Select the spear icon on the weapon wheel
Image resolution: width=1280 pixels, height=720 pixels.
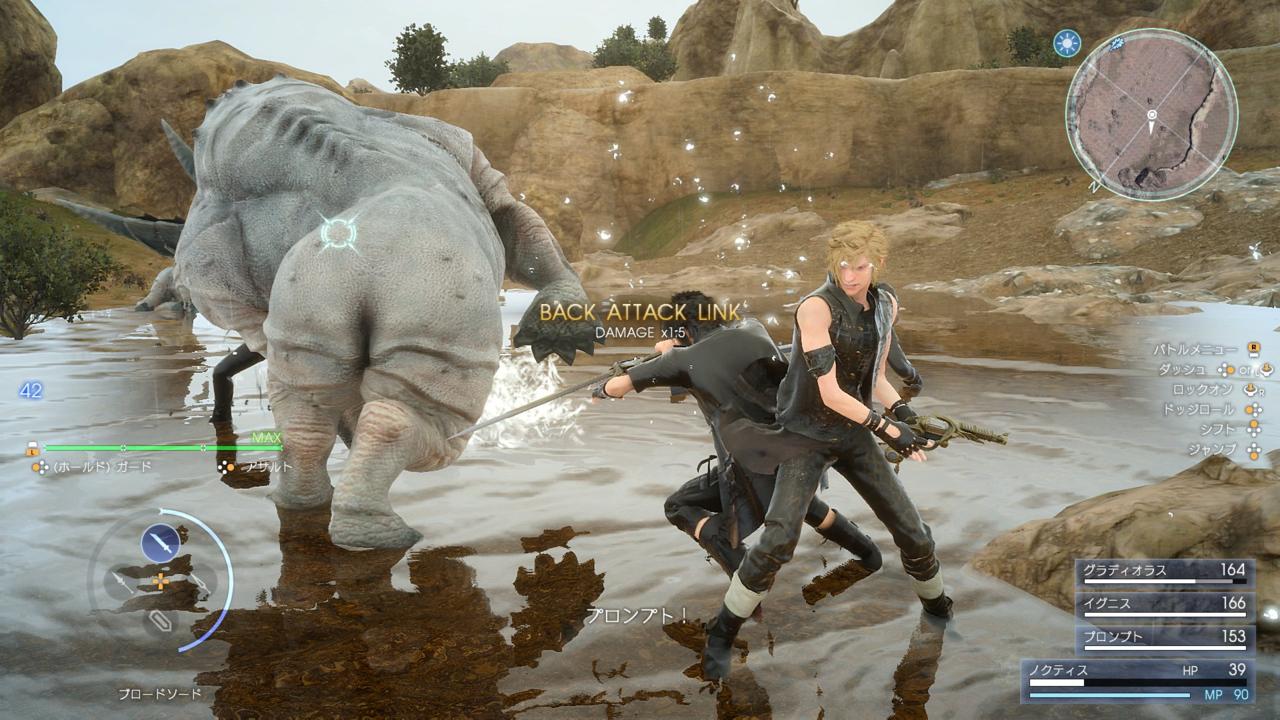point(118,580)
